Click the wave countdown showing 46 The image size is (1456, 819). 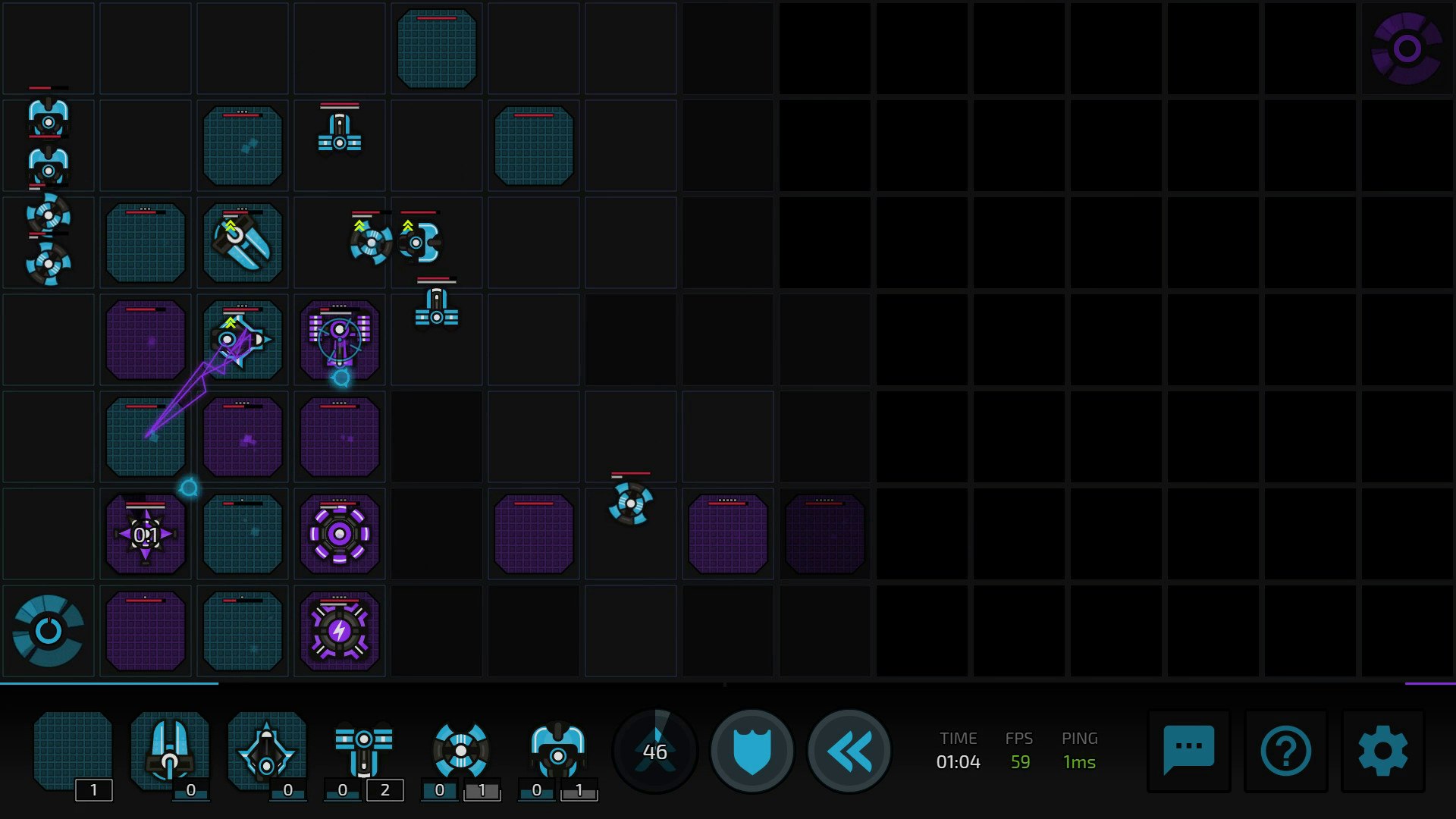654,751
